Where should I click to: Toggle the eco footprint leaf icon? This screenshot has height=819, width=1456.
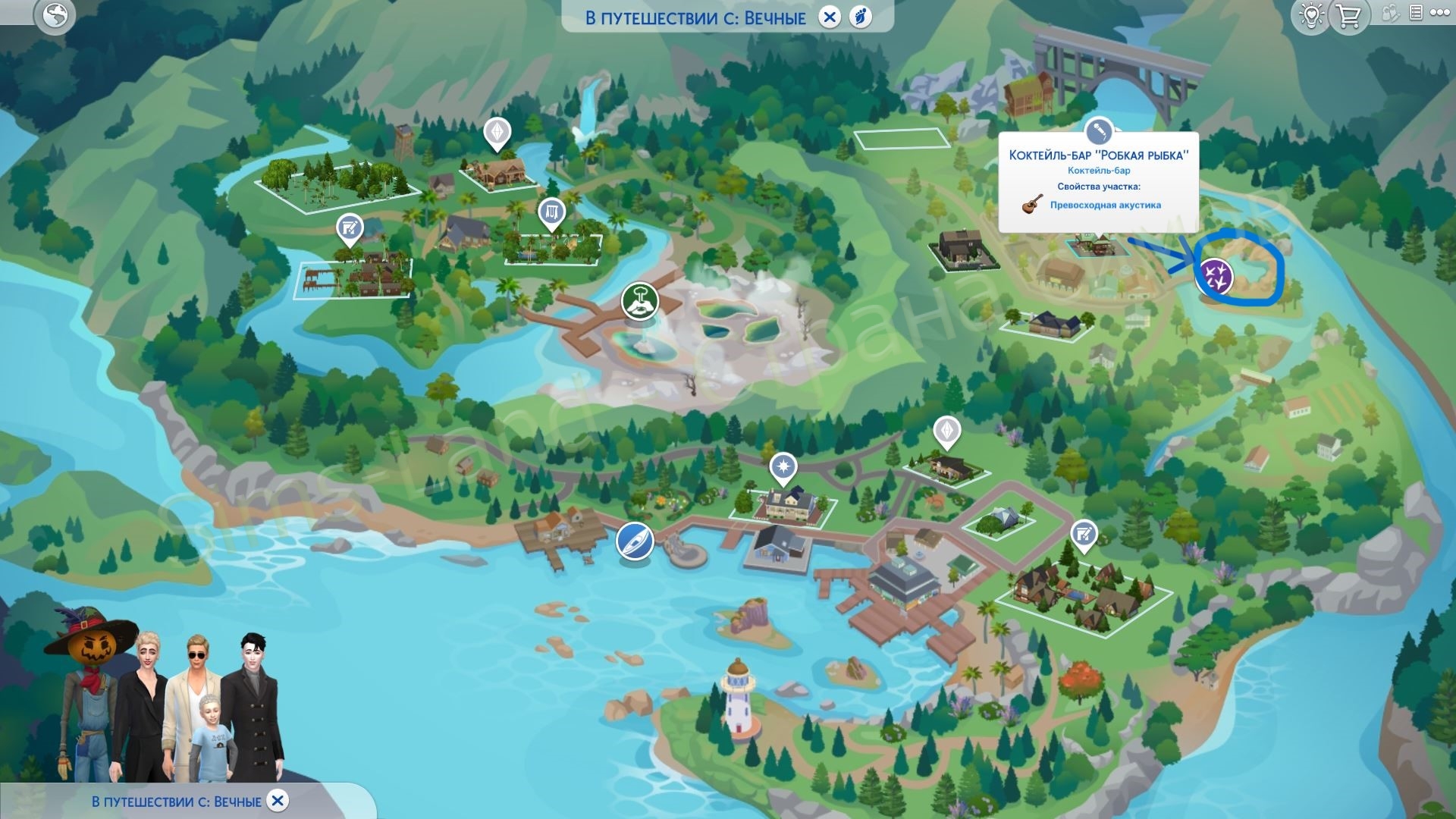[861, 17]
